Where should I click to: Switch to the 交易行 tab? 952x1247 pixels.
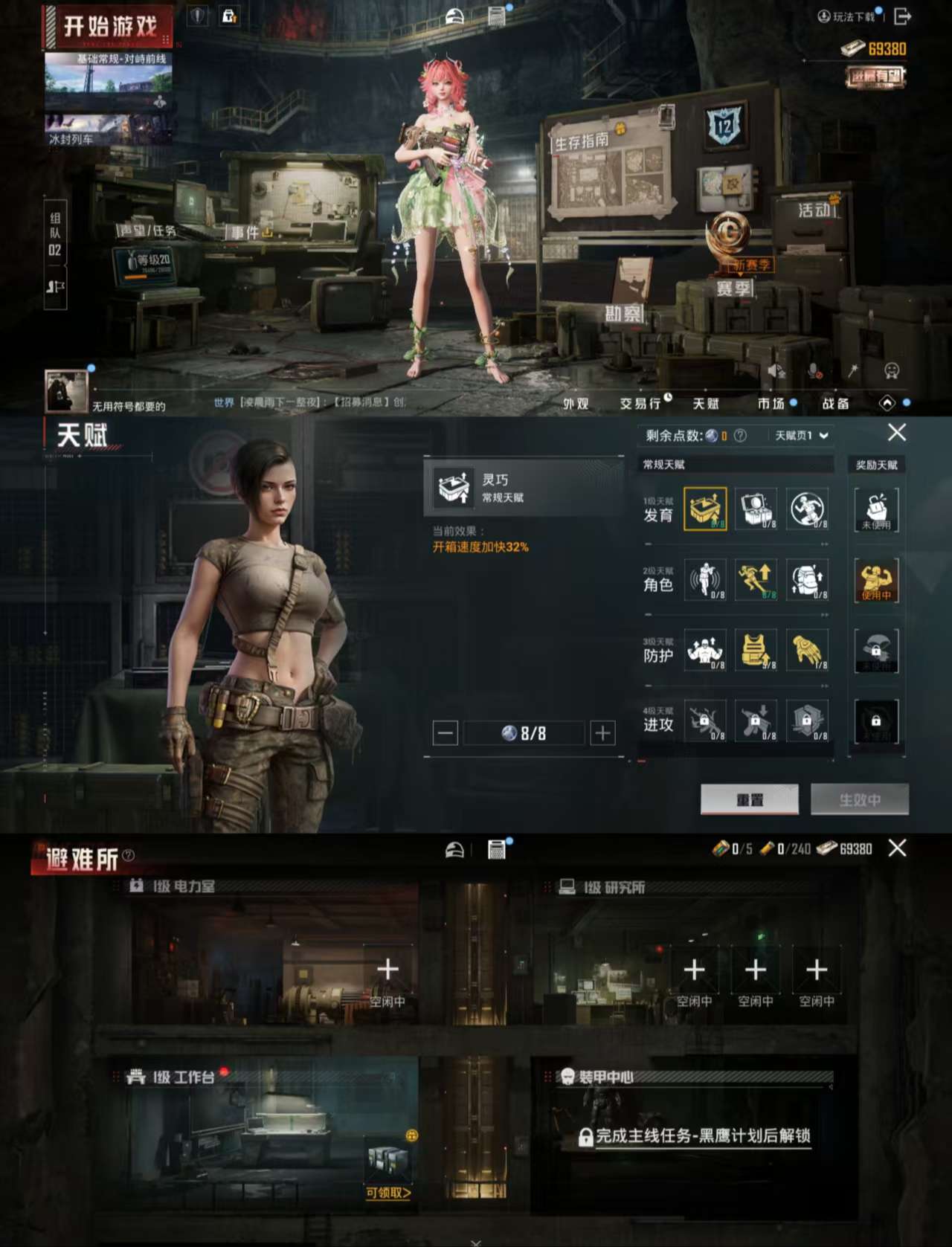coord(640,404)
